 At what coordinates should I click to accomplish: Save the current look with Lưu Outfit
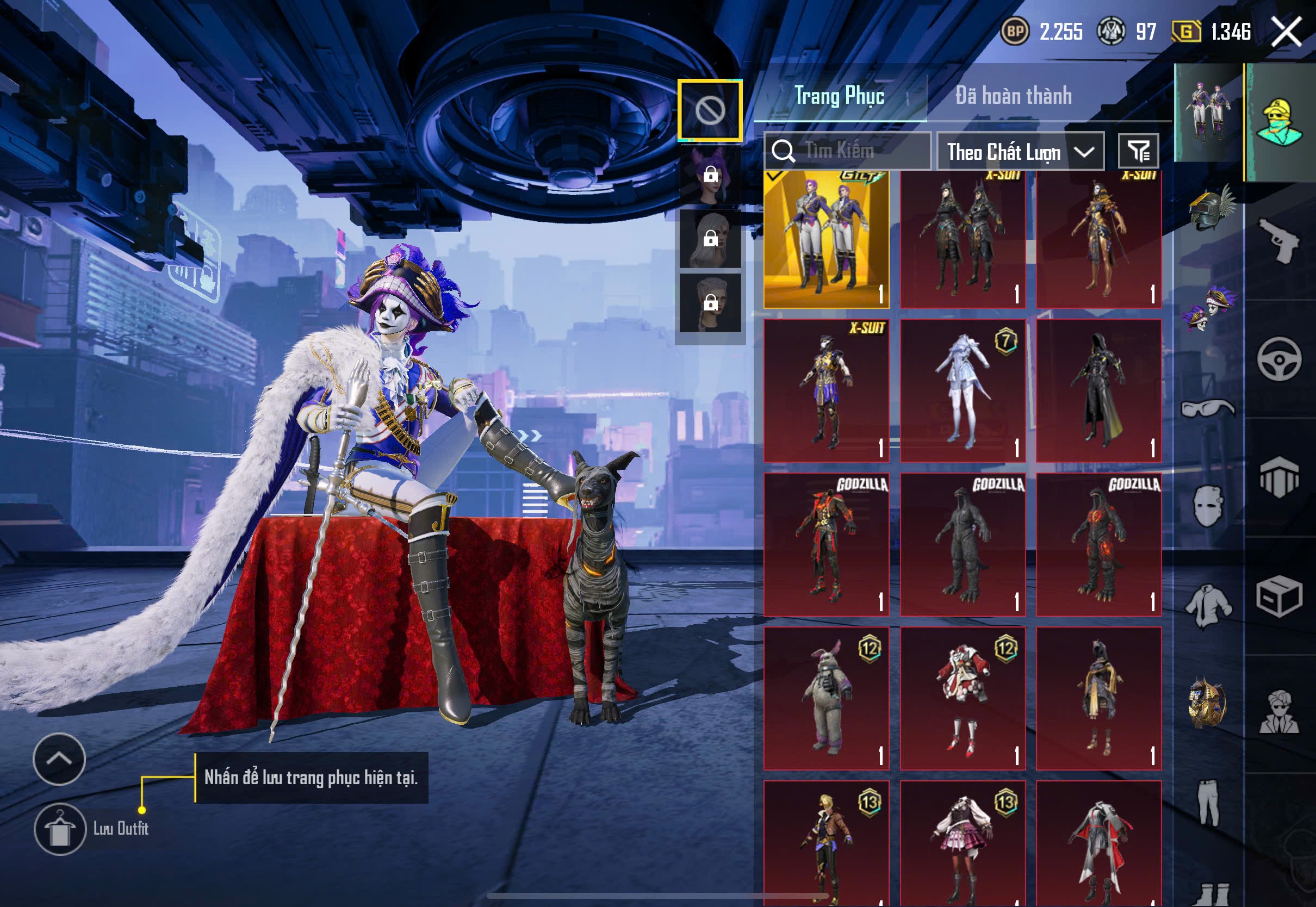click(60, 829)
